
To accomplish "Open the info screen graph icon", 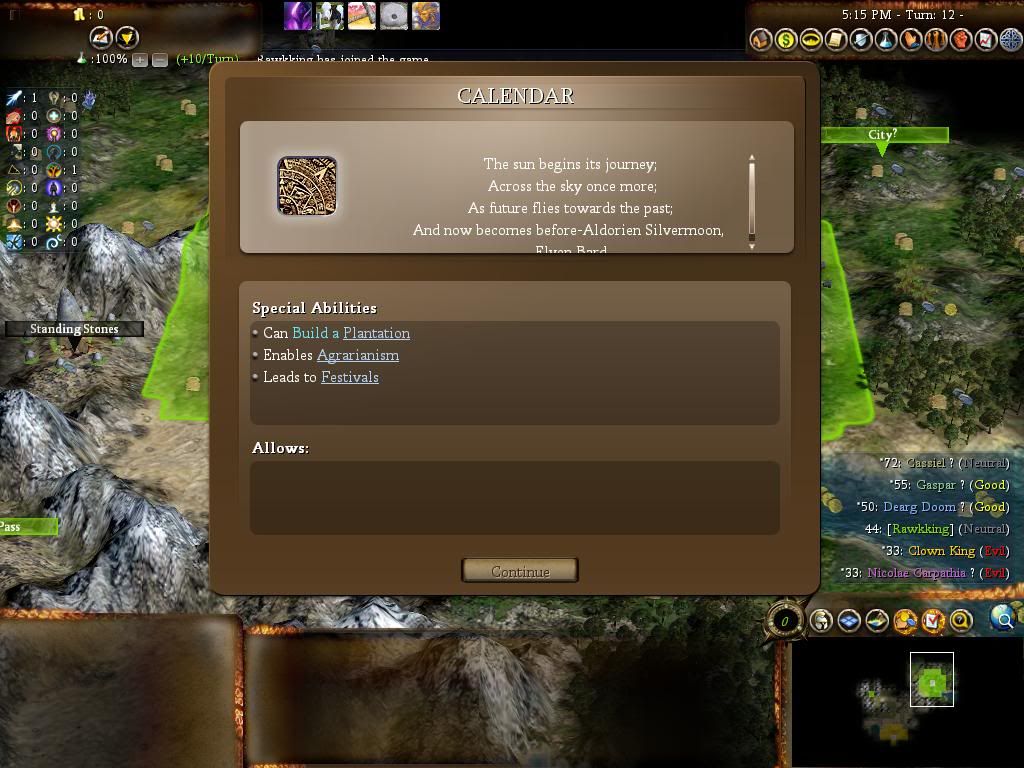I will (x=985, y=40).
